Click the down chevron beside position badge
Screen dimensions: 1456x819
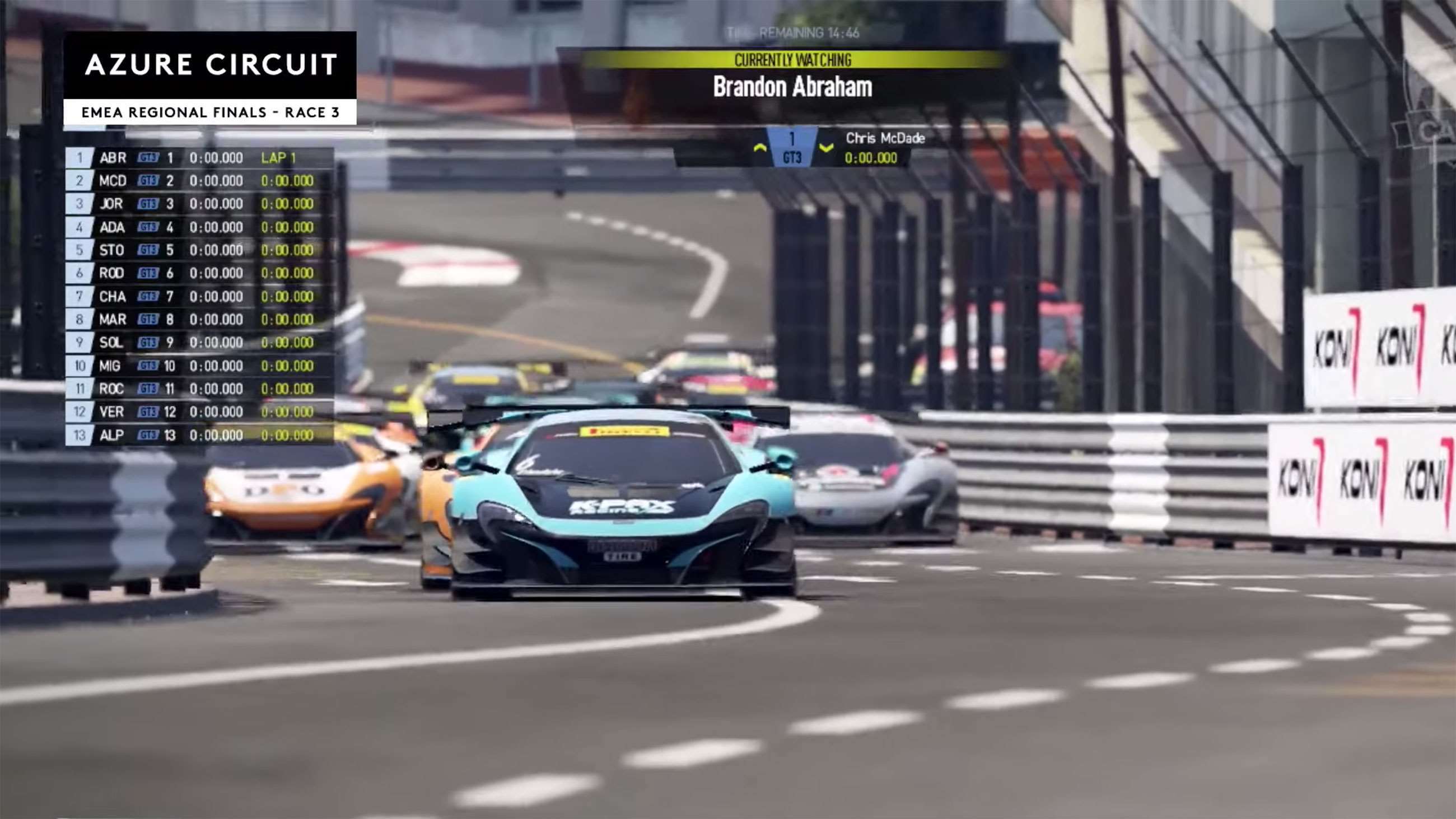point(827,148)
